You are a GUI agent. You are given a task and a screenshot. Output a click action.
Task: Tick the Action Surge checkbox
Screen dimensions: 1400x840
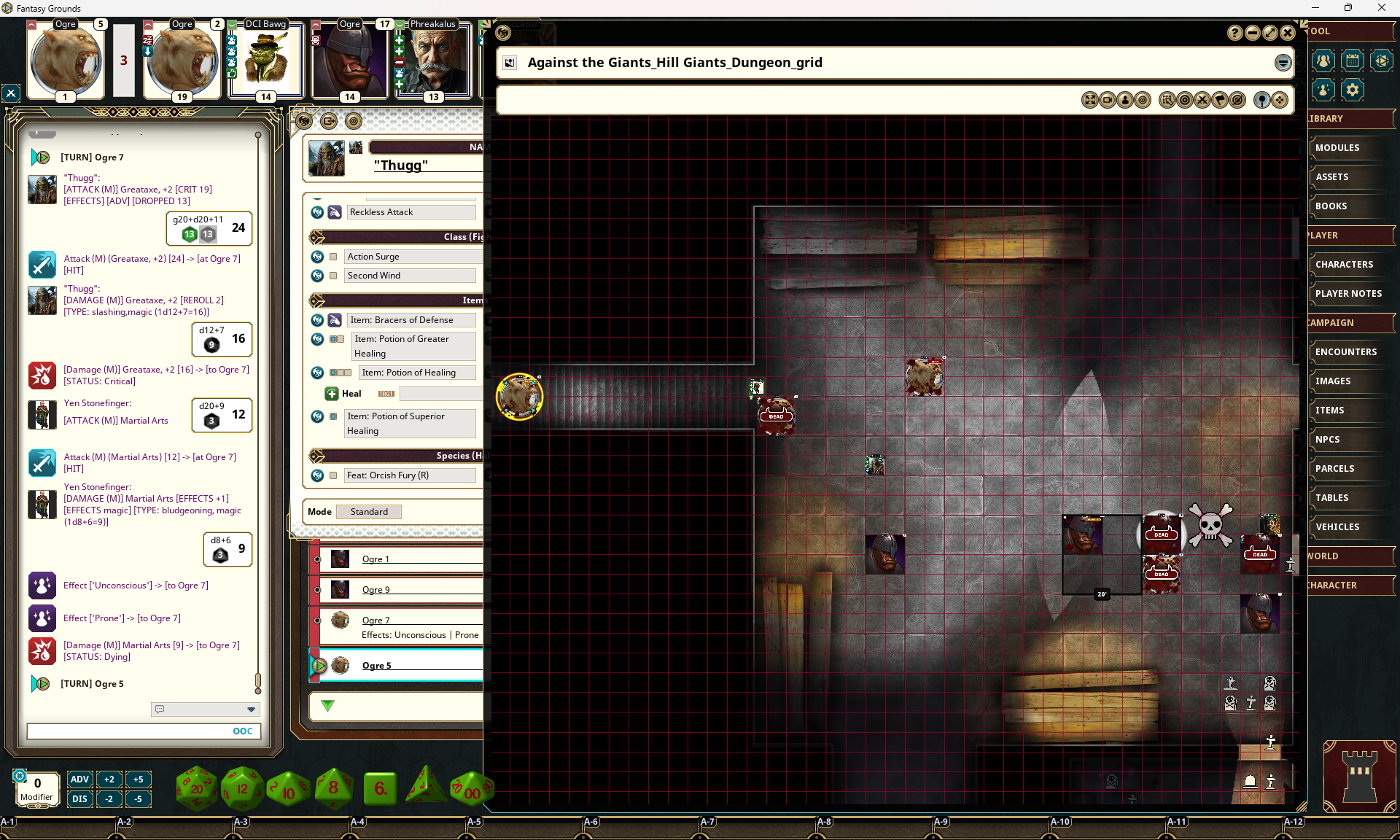(x=333, y=257)
